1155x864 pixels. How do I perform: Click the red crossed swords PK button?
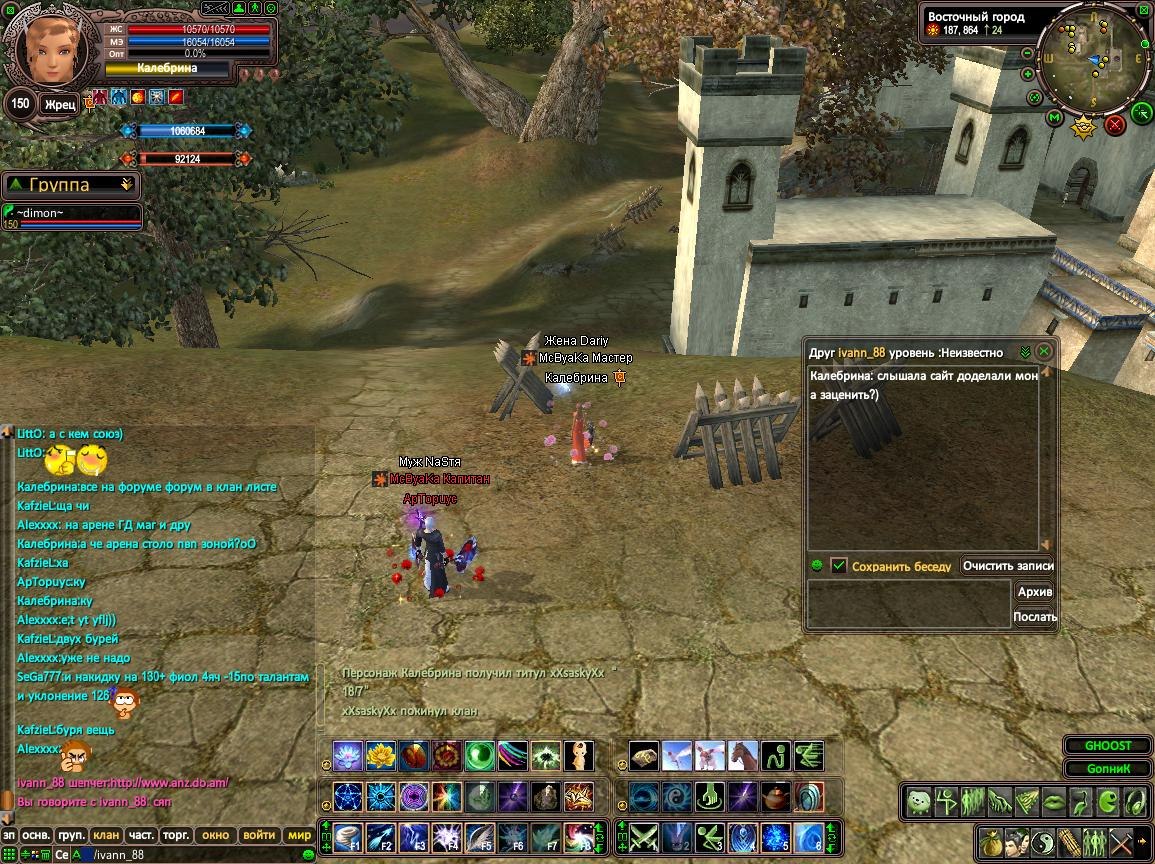tap(1115, 125)
